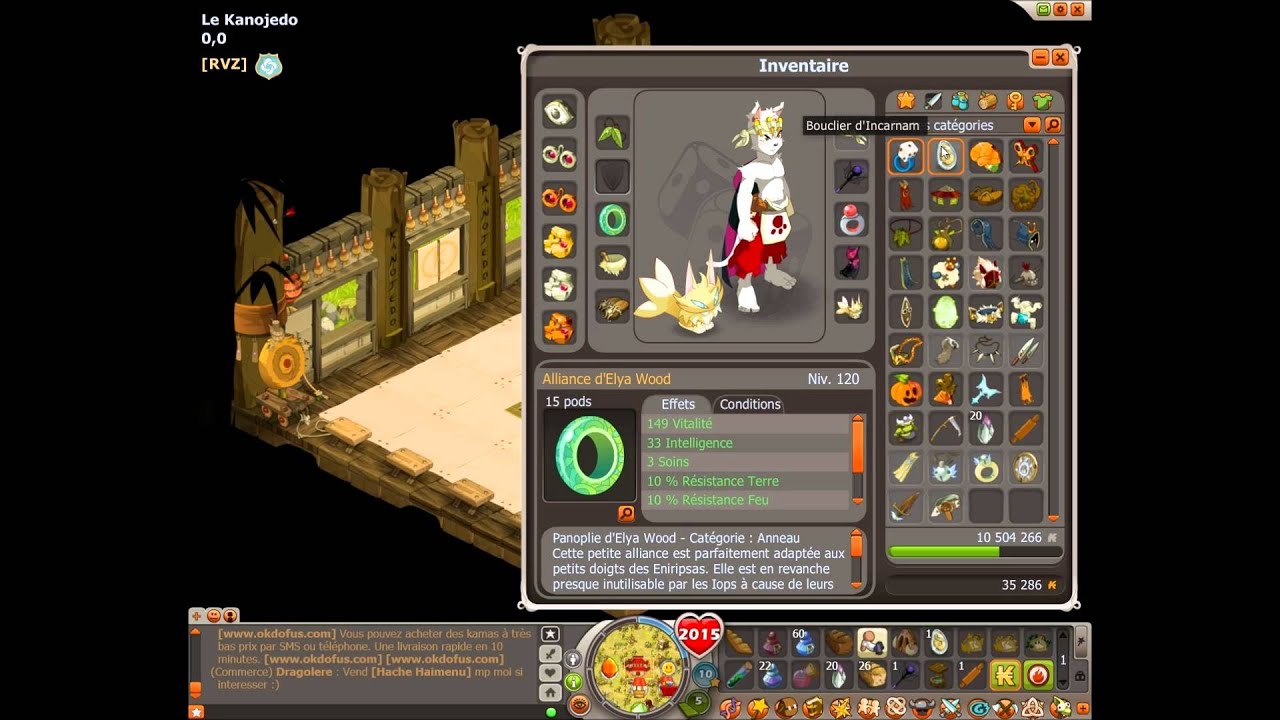Open the Effets tab
The height and width of the screenshot is (720, 1280).
(x=678, y=404)
